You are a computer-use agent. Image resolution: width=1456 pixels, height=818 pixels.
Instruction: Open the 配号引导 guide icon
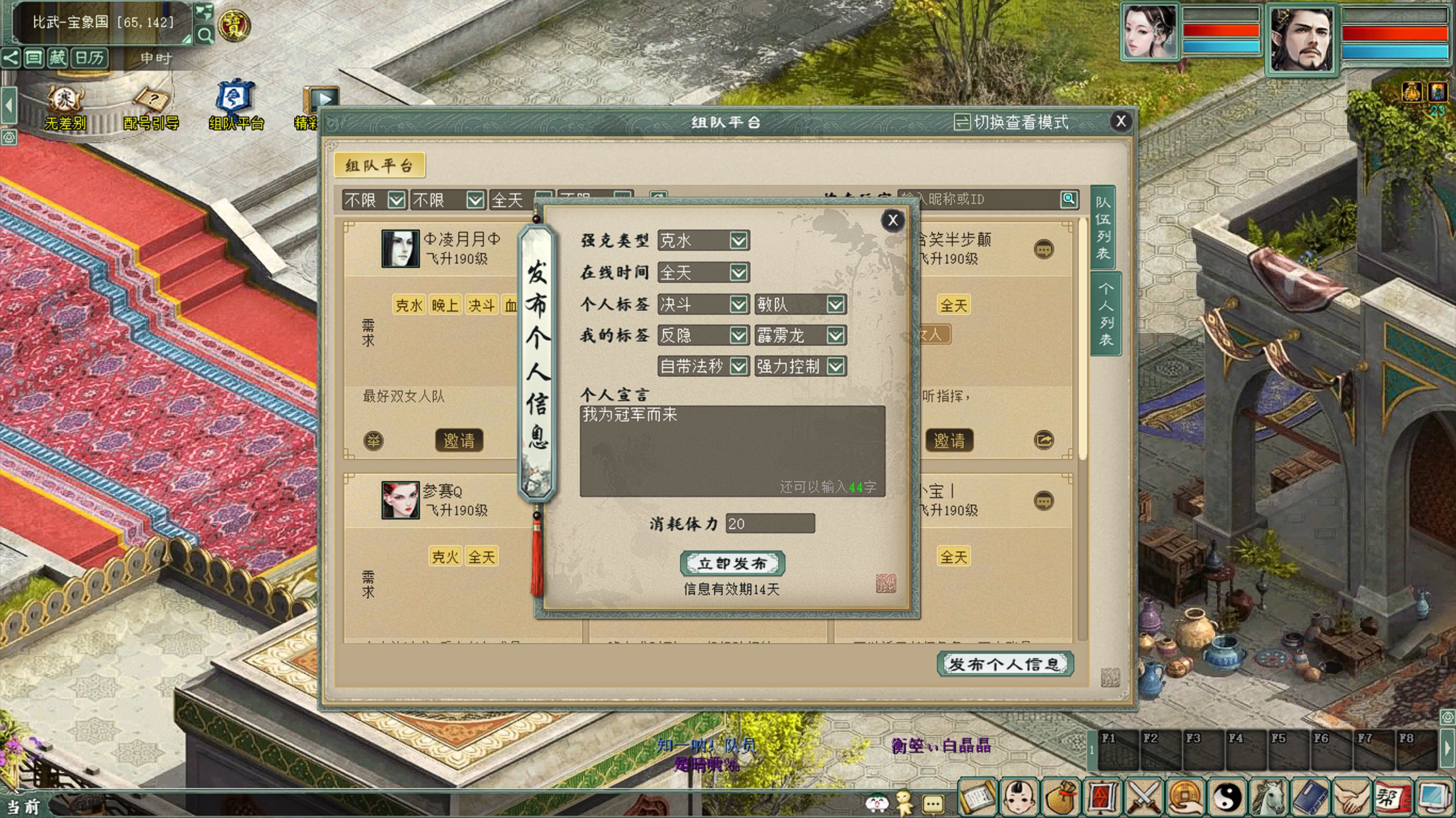click(x=151, y=108)
